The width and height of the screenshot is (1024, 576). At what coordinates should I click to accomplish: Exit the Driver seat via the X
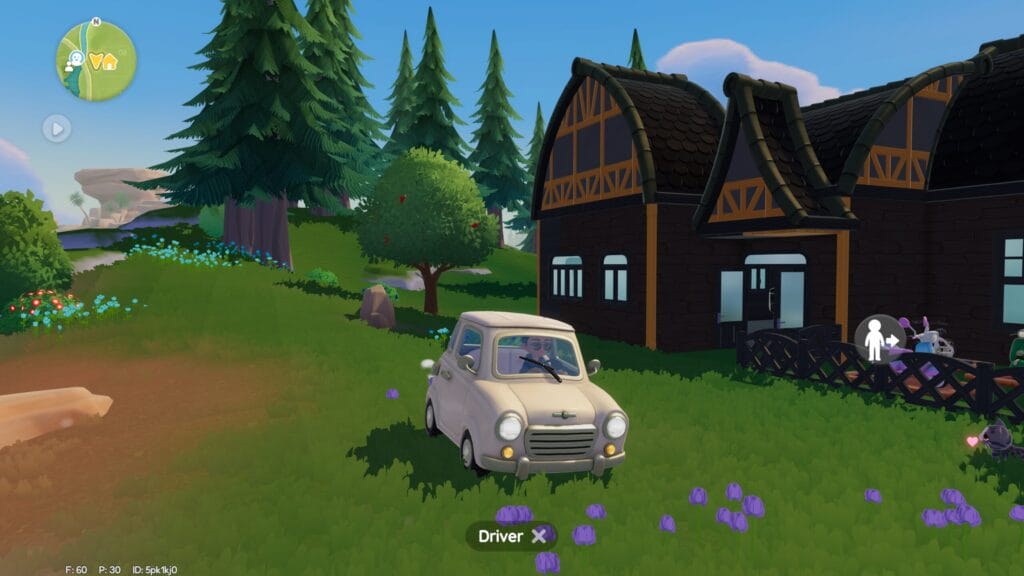[539, 536]
